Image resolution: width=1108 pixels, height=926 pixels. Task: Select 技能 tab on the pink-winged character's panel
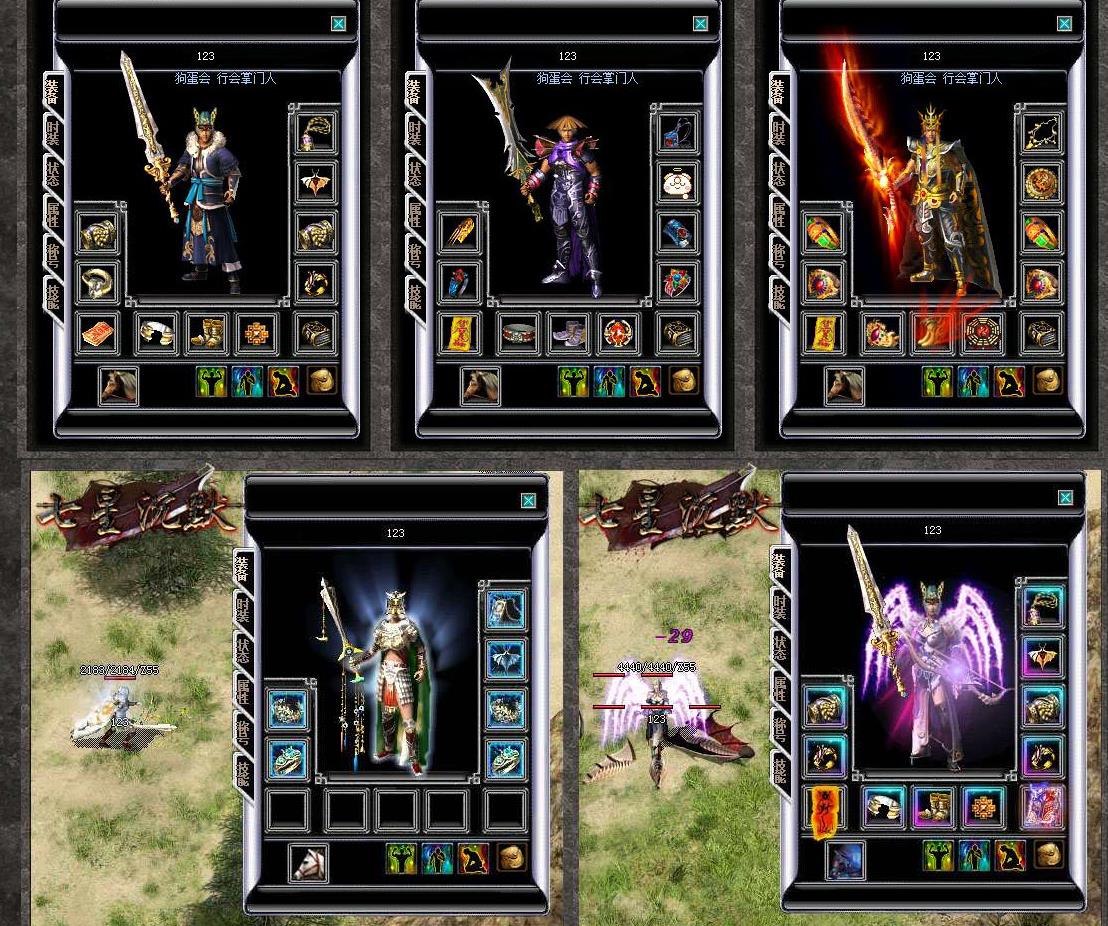(x=778, y=771)
